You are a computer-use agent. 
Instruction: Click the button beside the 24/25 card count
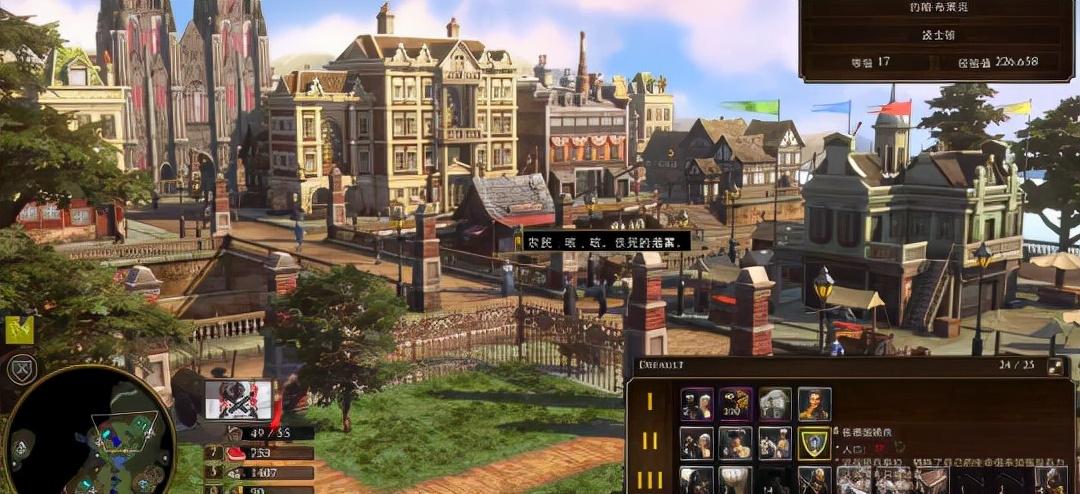click(1055, 367)
